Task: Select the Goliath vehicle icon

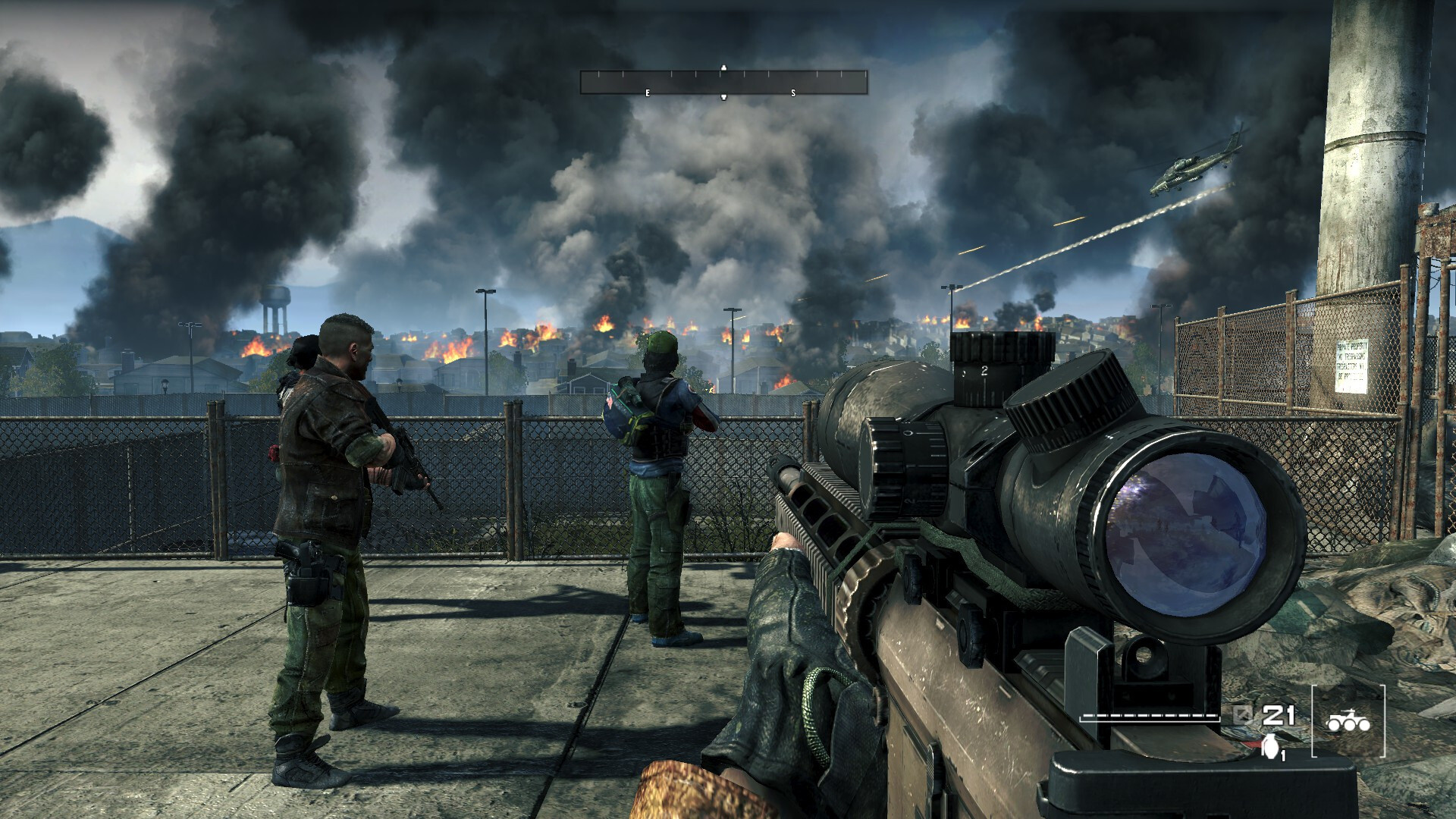Action: coord(1348,722)
